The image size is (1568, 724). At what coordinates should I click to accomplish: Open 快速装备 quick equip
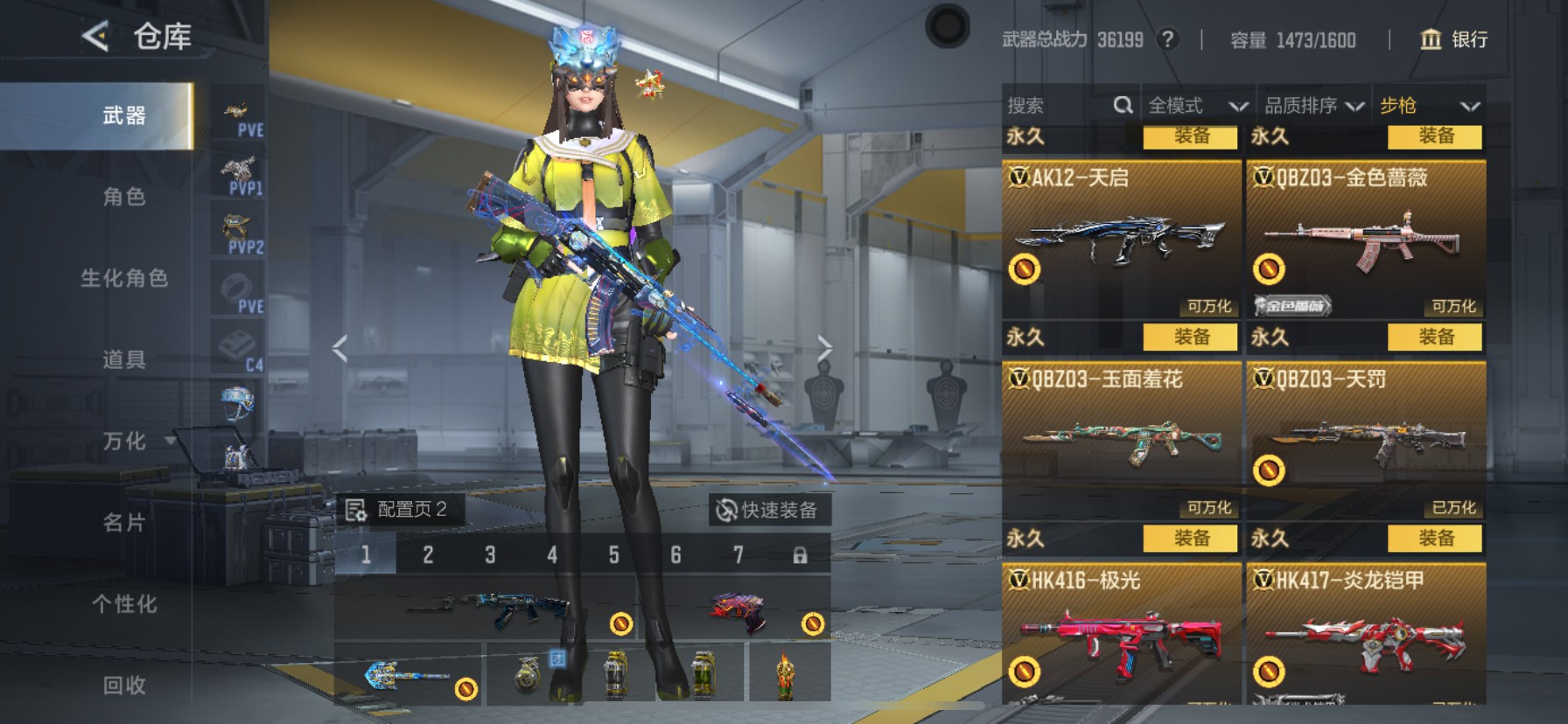(767, 510)
